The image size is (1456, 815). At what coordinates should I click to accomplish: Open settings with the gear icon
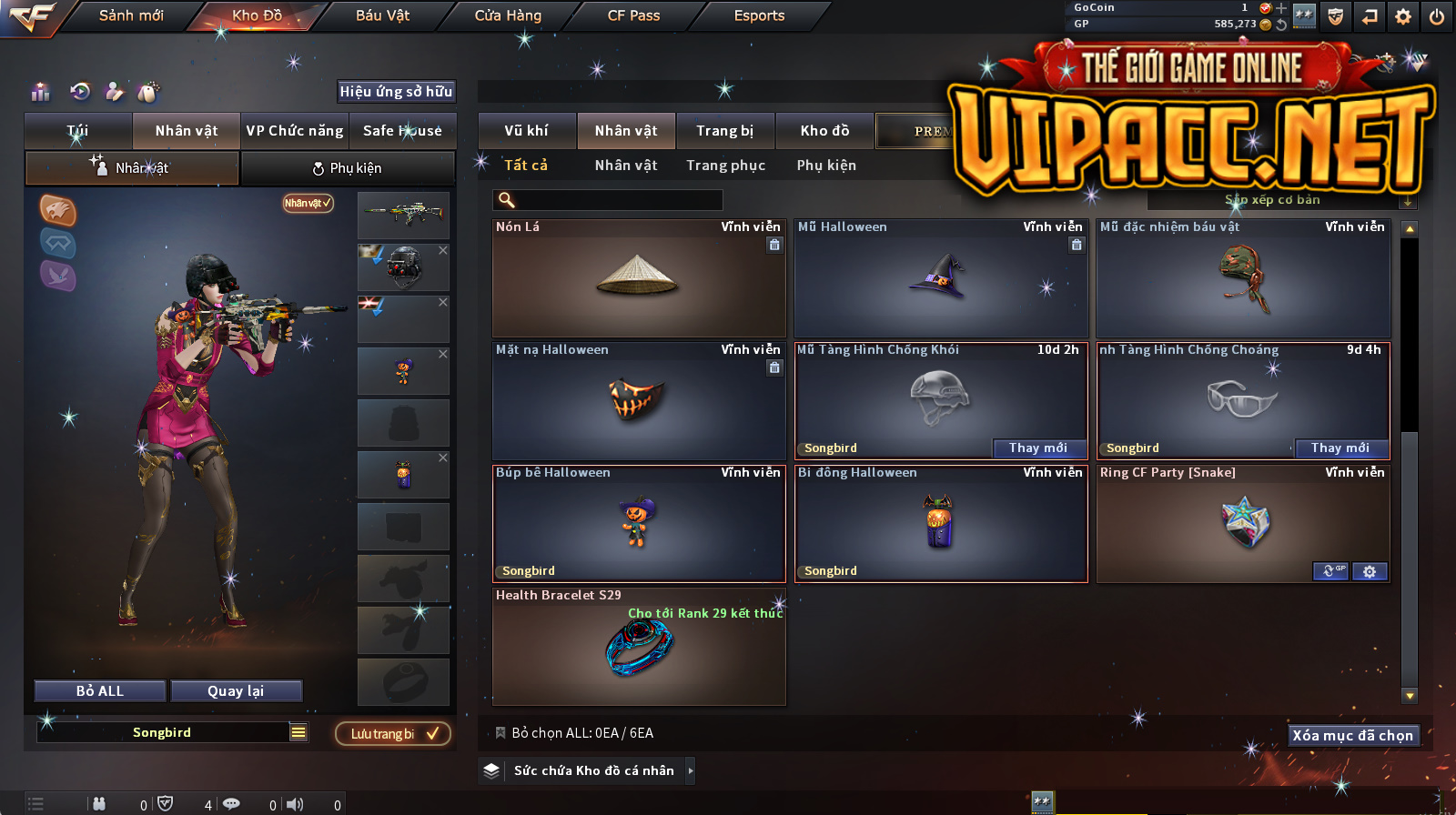1403,16
